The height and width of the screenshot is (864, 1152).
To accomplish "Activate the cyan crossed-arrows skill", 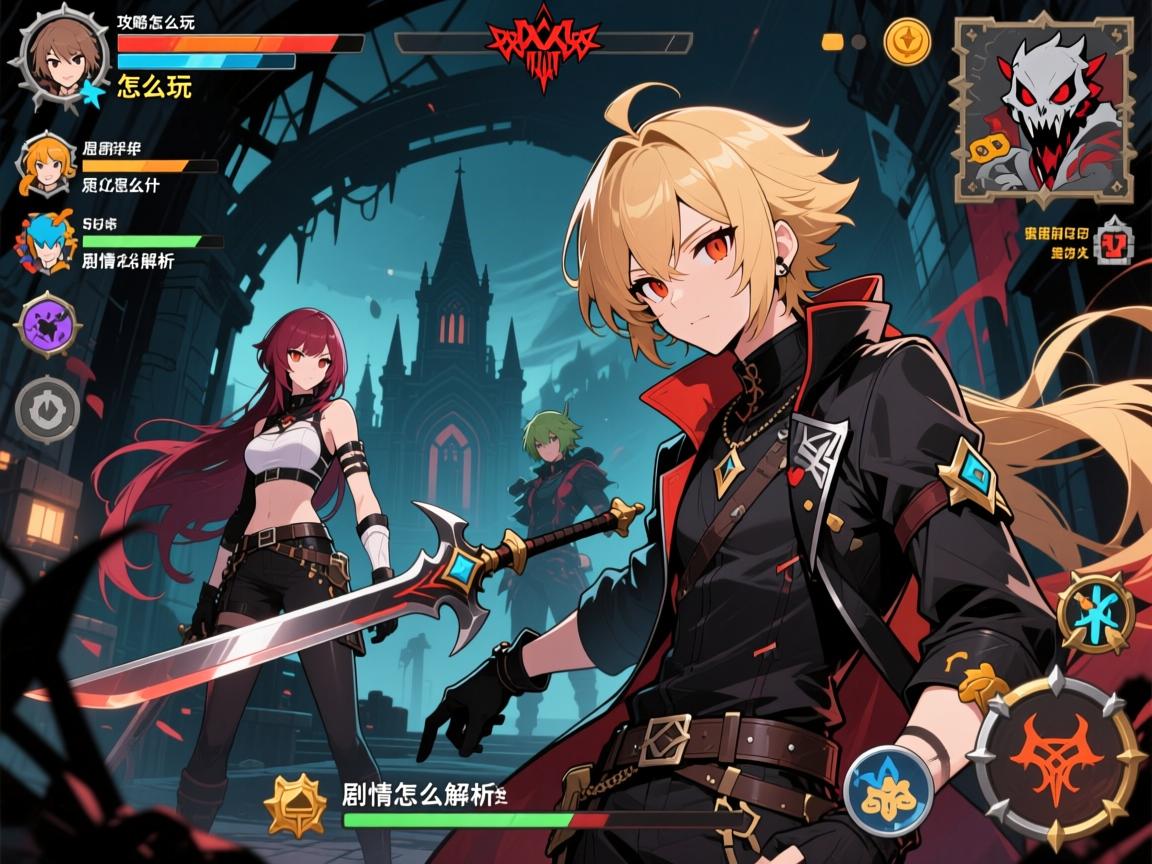I will click(x=1096, y=612).
